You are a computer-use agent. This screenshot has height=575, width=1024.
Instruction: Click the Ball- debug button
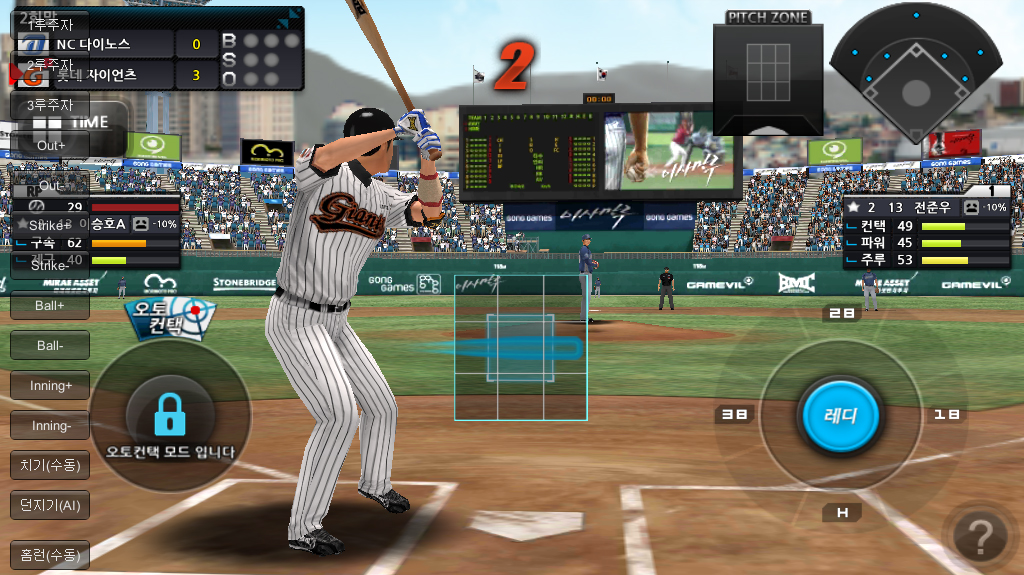(50, 345)
